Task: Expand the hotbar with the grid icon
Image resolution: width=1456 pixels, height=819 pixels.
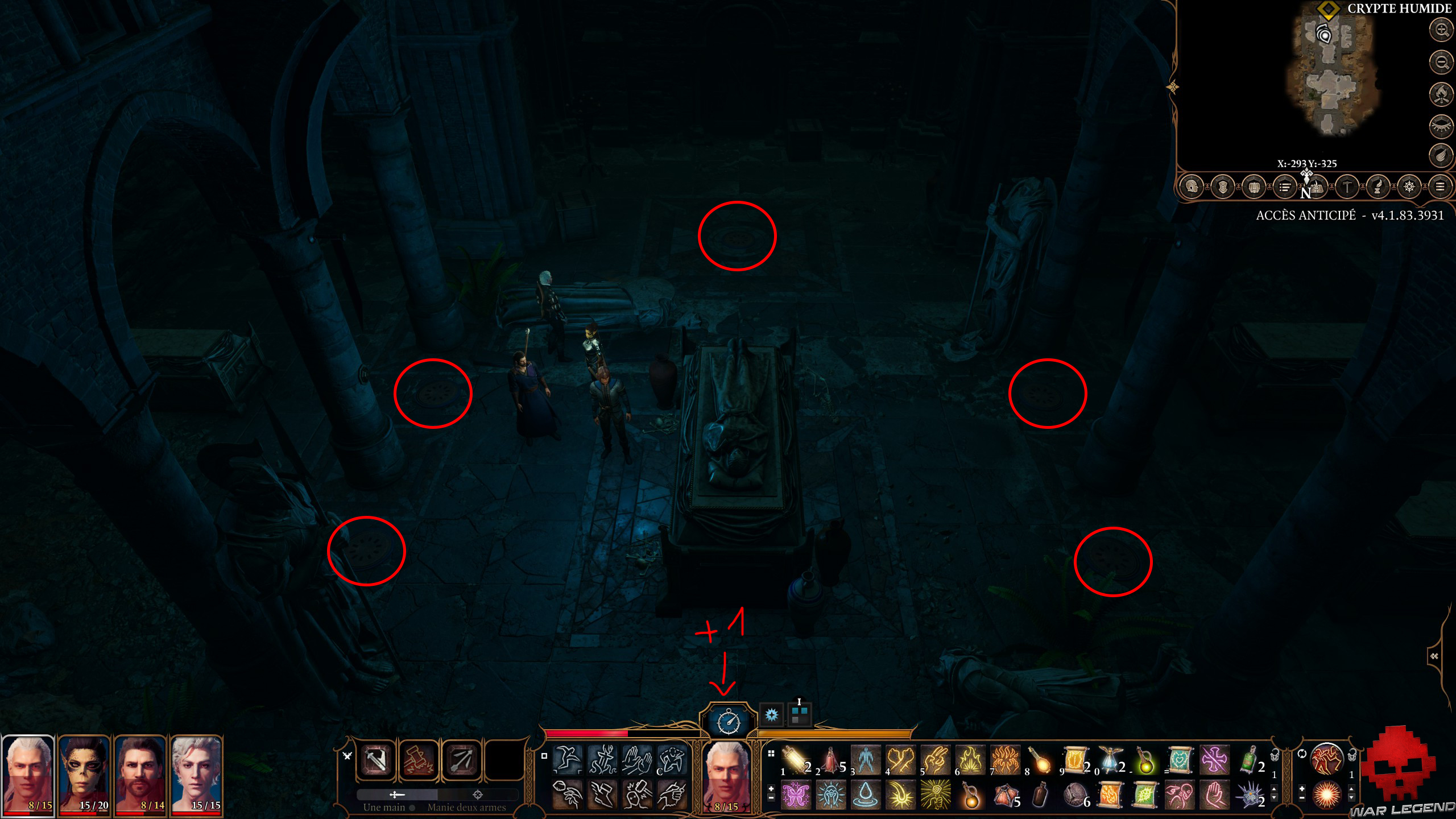Action: click(x=771, y=754)
